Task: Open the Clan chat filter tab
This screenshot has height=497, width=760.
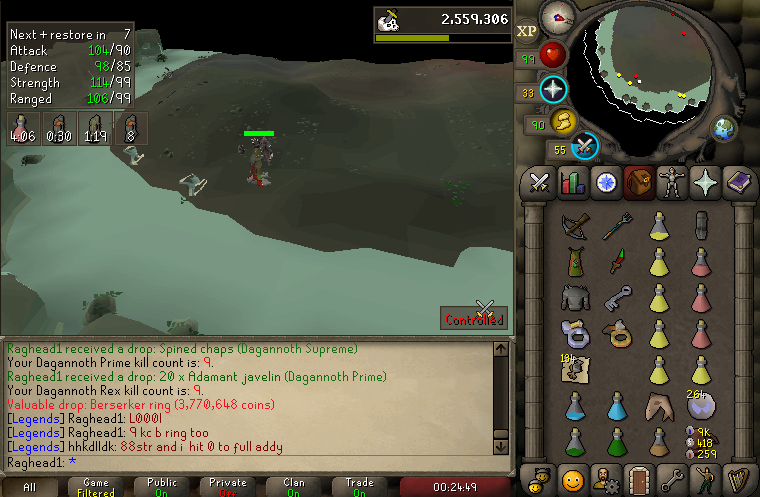Action: [x=294, y=487]
